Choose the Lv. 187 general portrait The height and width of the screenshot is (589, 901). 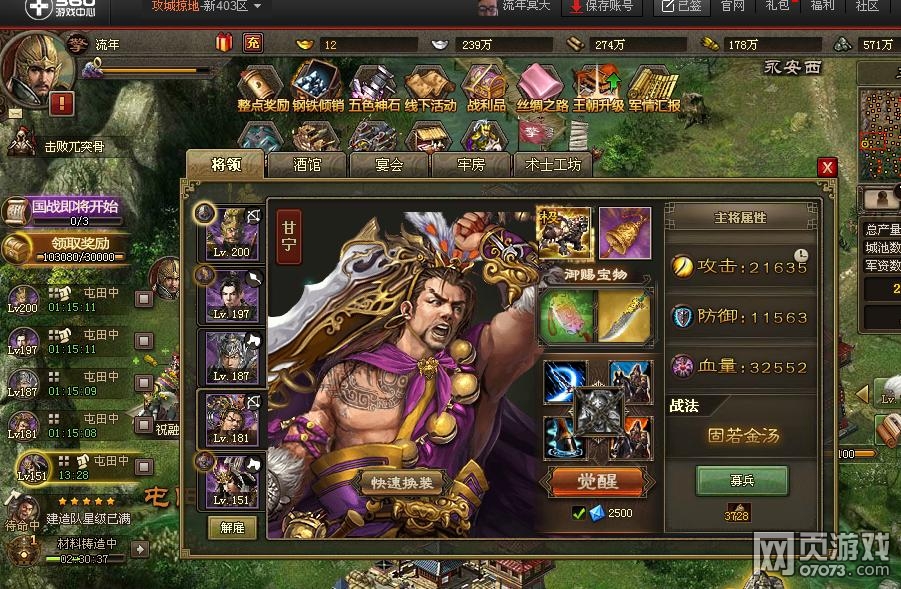click(232, 356)
